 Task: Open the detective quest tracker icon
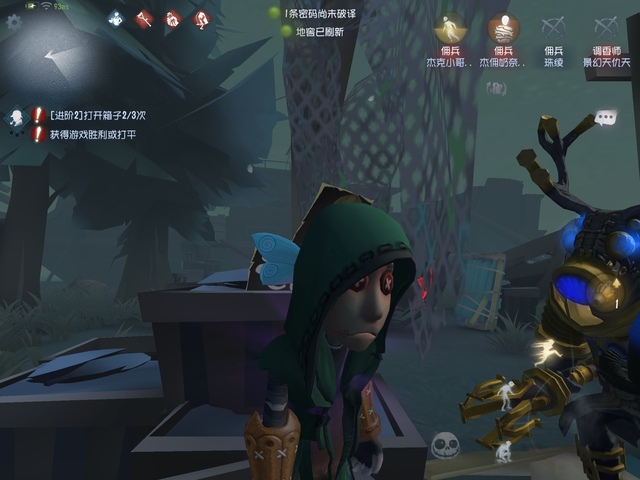17,118
